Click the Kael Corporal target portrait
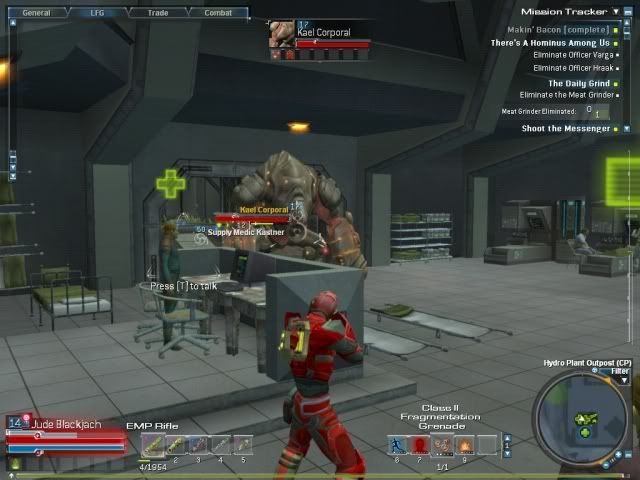 pos(282,33)
